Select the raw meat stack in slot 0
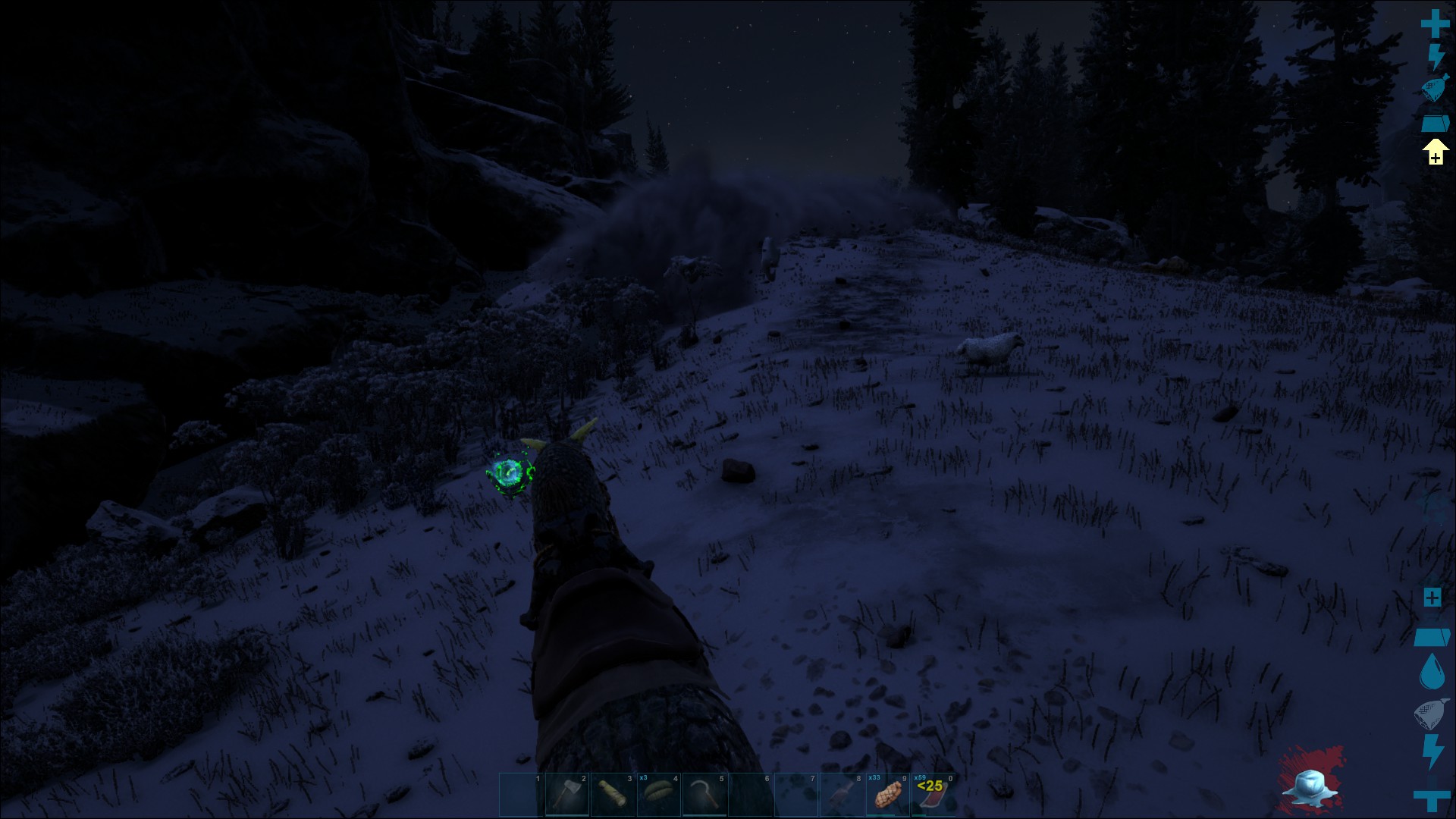This screenshot has height=819, width=1456. 933,795
